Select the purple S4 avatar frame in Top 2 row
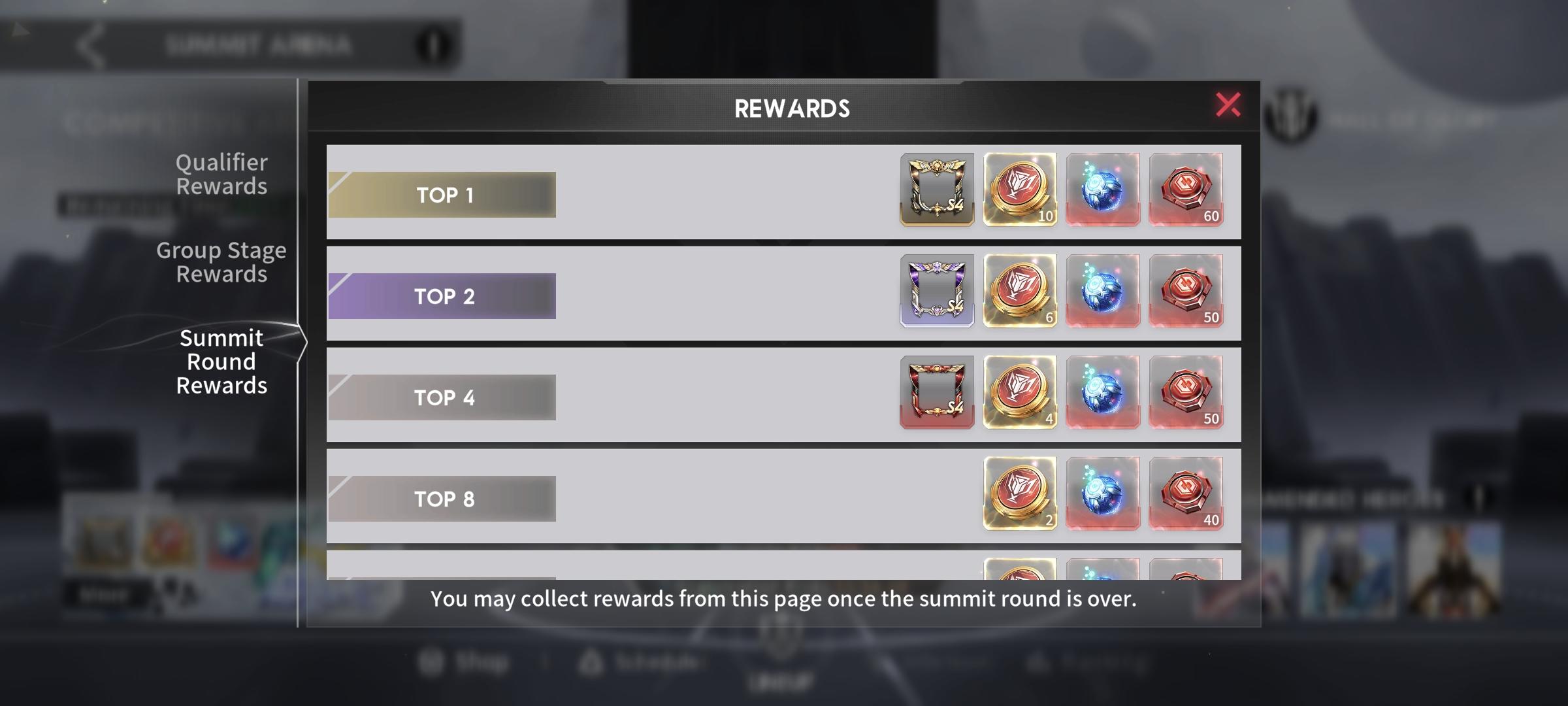The height and width of the screenshot is (706, 1568). click(937, 292)
